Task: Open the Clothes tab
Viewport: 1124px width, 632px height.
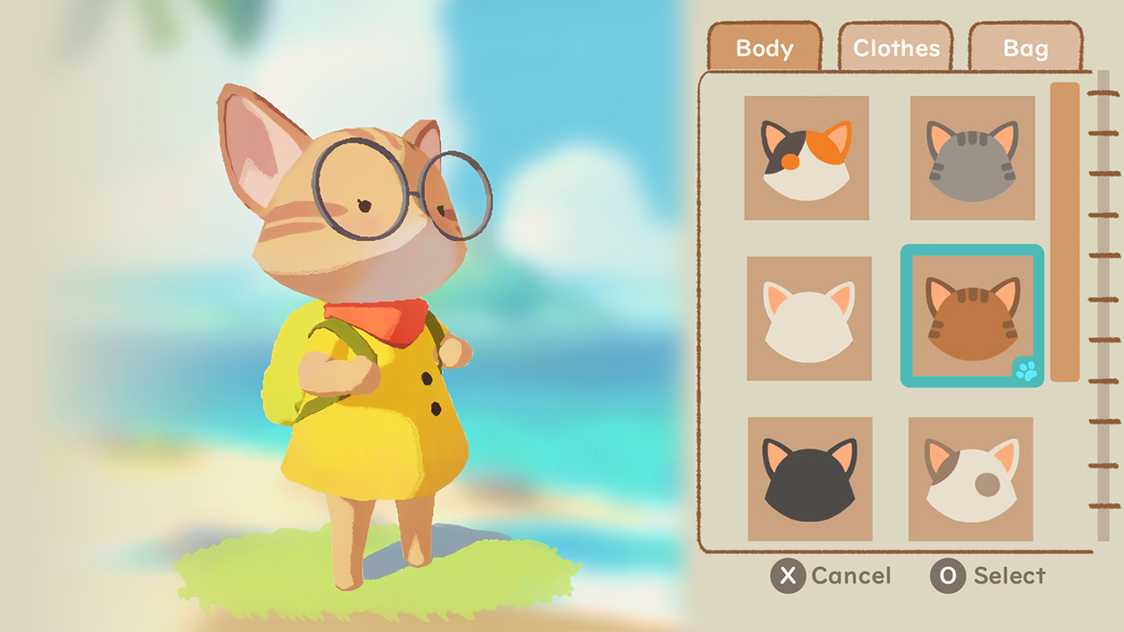Action: click(x=896, y=48)
